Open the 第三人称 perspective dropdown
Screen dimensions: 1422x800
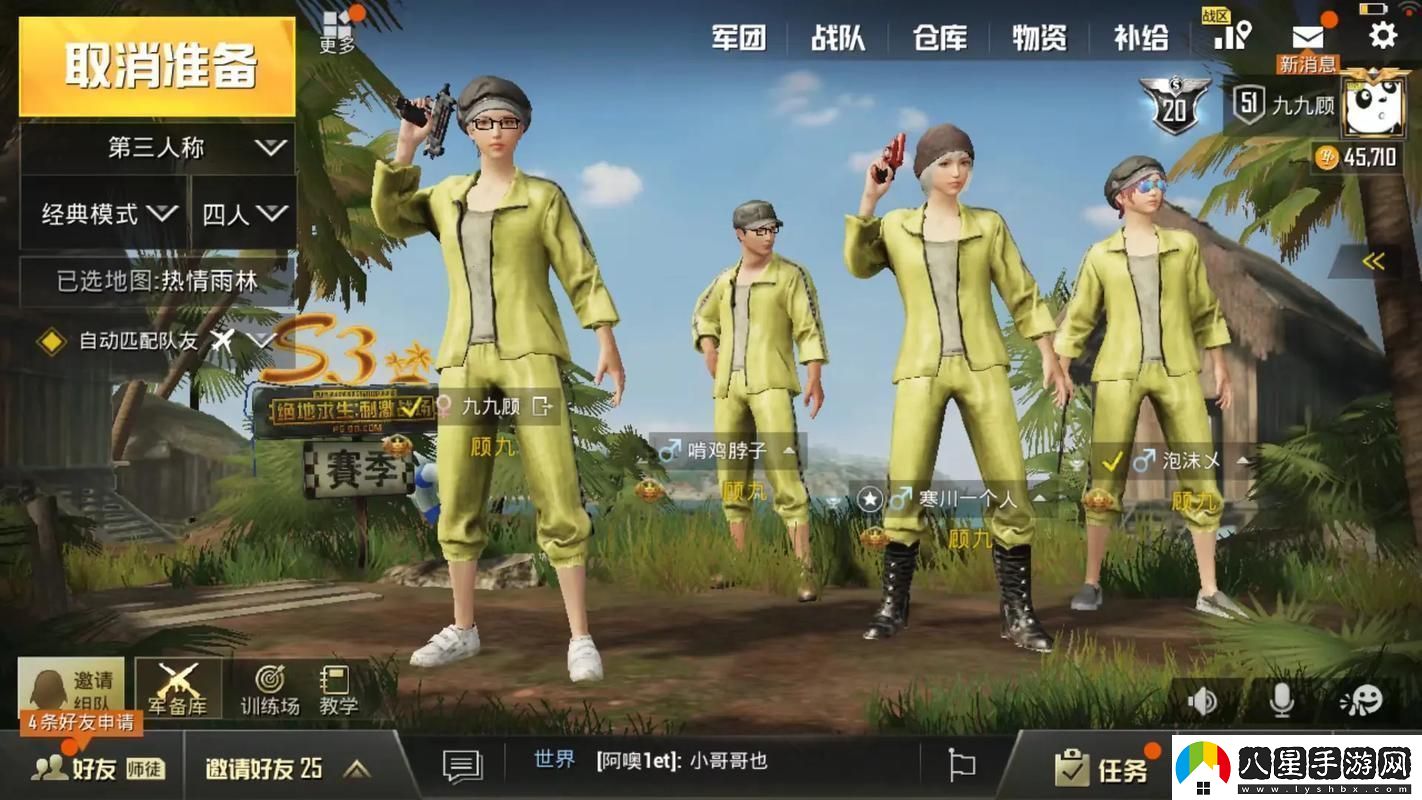click(157, 147)
